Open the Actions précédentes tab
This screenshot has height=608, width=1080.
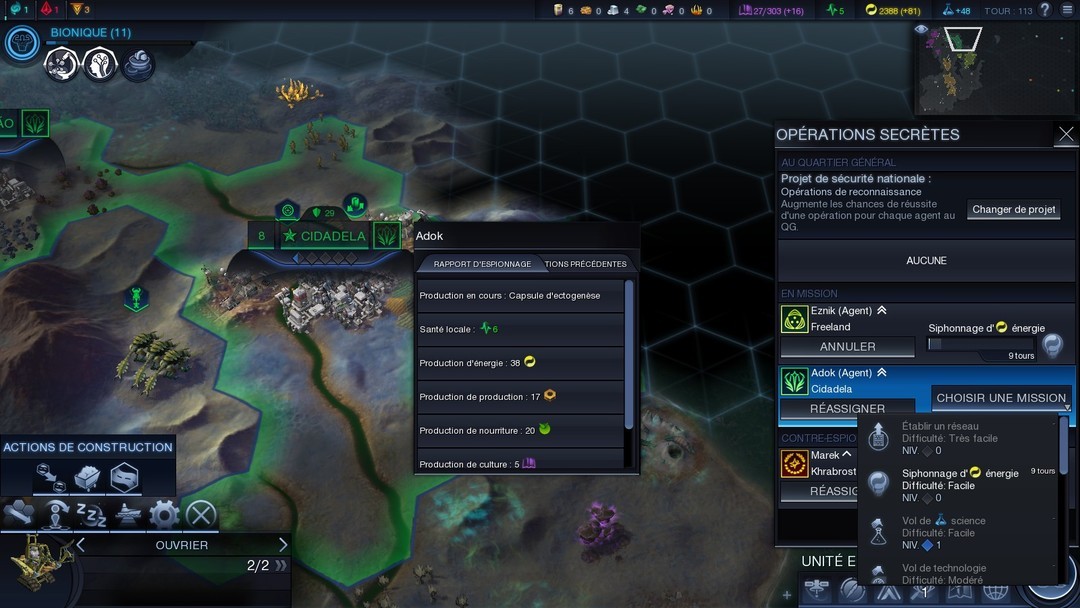point(587,264)
